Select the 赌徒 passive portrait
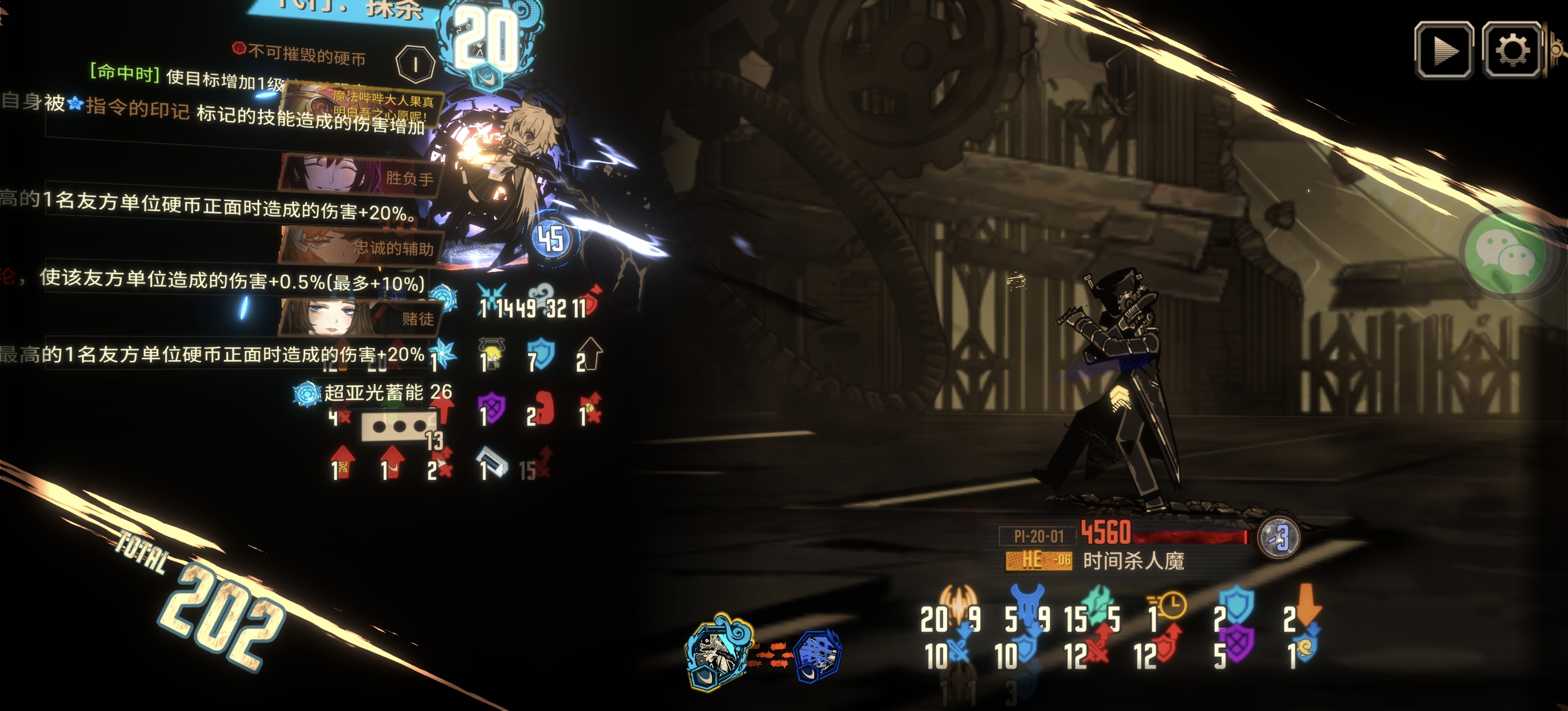Image resolution: width=1568 pixels, height=711 pixels. (359, 317)
